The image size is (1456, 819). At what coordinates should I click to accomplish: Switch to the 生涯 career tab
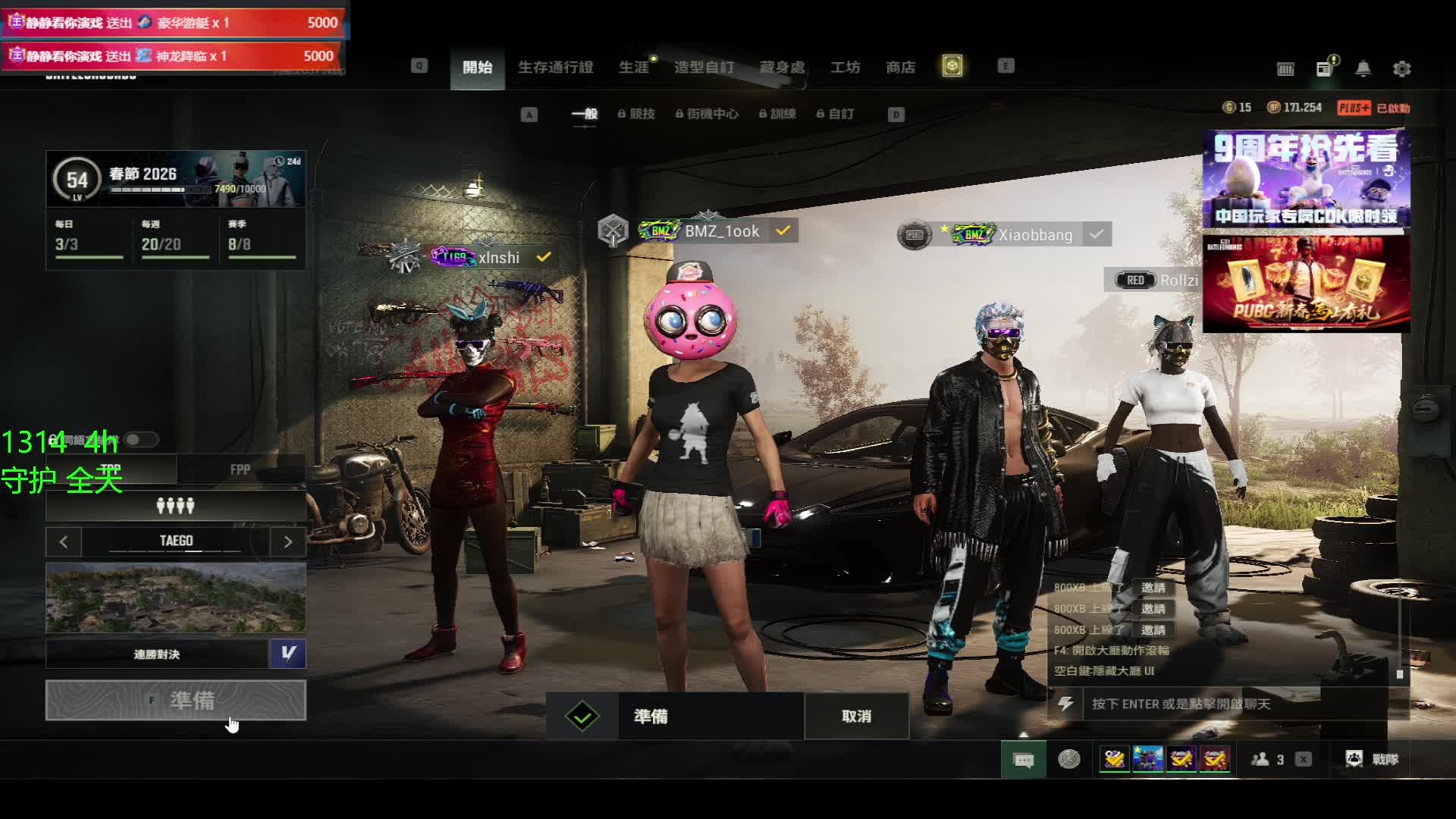click(634, 67)
